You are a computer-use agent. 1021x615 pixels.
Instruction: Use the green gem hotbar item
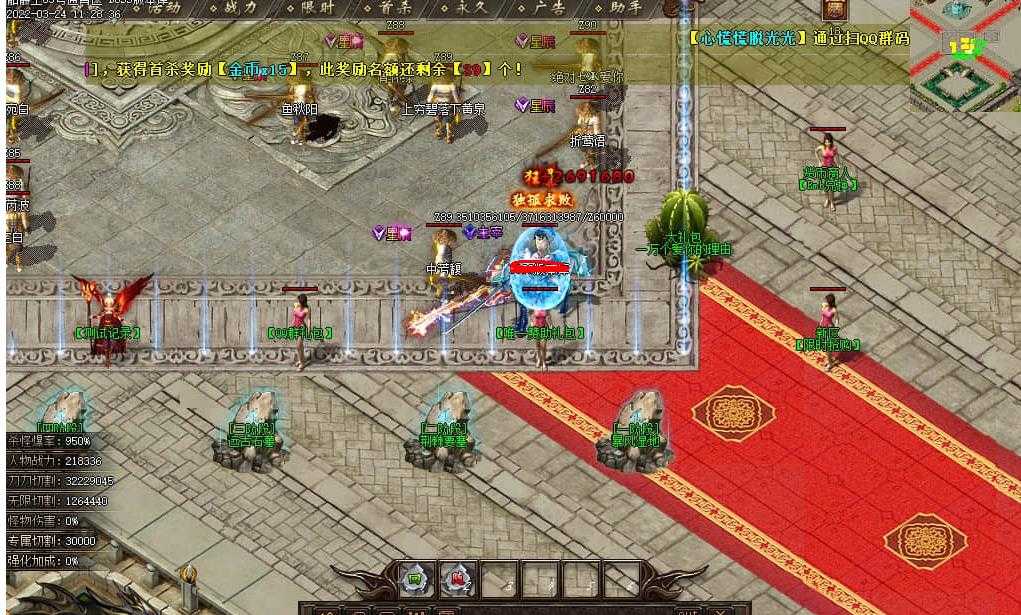416,578
